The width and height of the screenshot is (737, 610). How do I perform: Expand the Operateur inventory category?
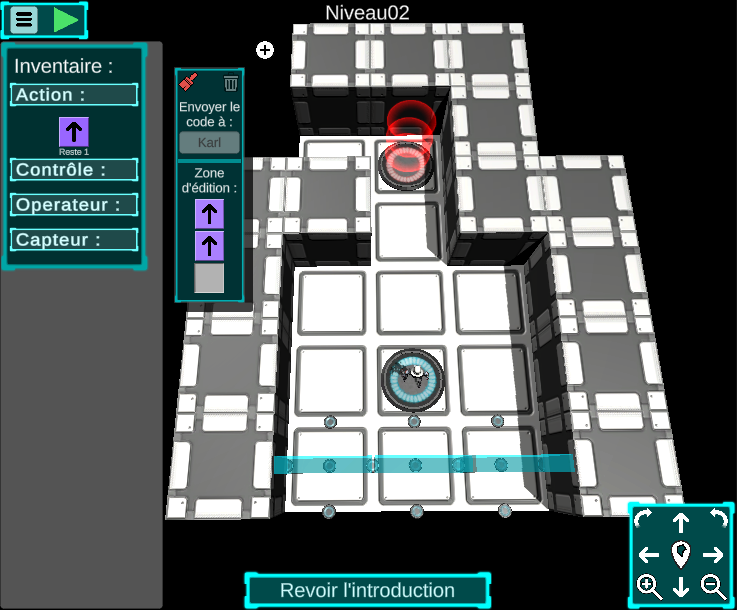75,205
